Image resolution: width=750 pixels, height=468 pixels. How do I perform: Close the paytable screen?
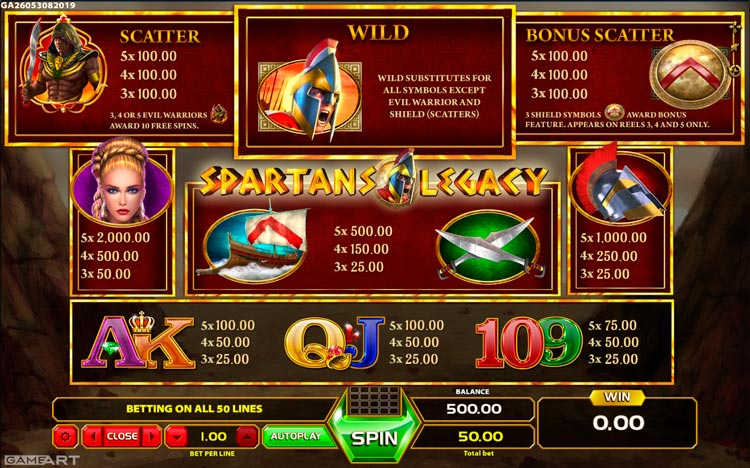[x=122, y=436]
